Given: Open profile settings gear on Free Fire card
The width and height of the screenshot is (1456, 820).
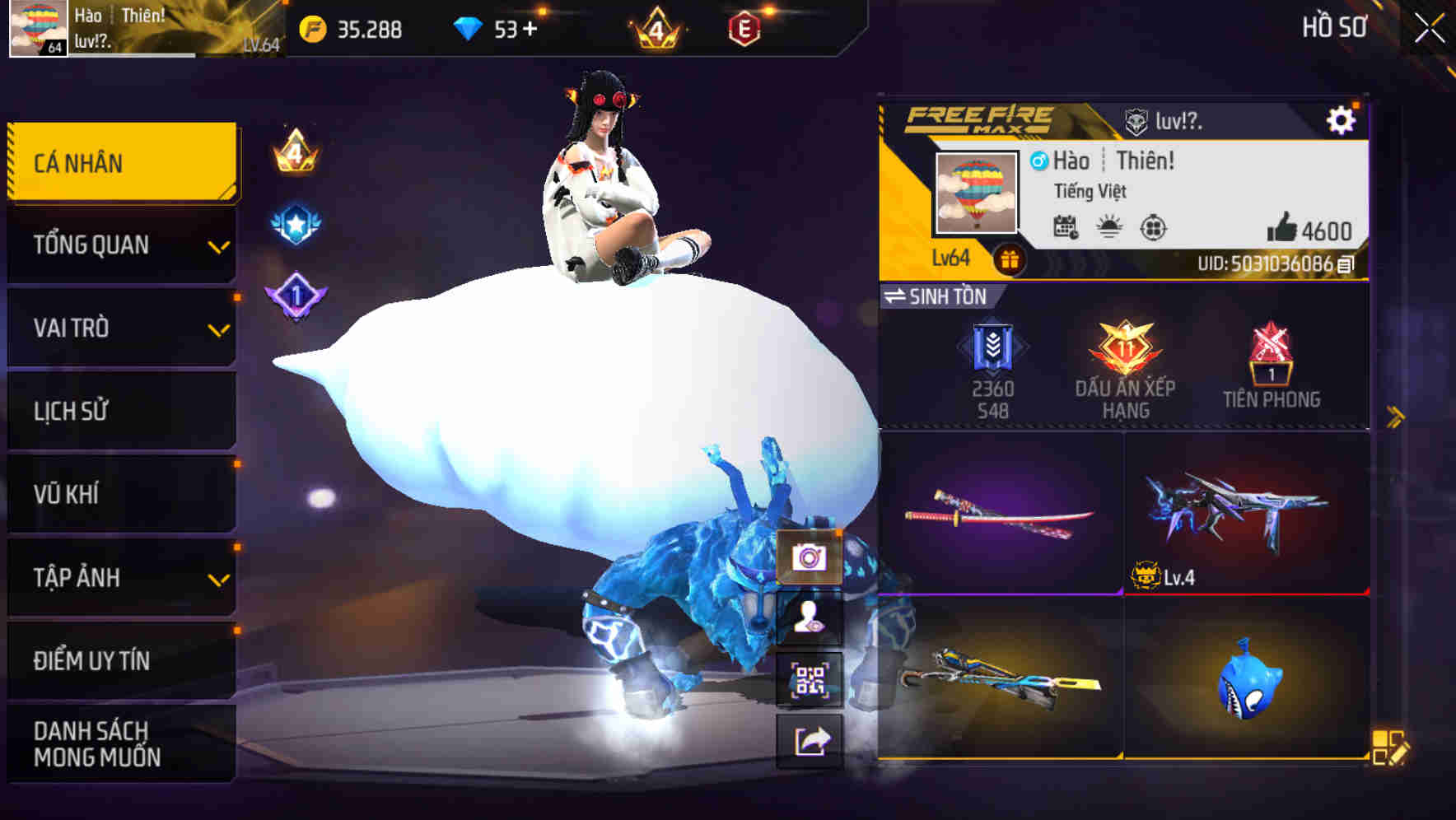Looking at the screenshot, I should click(x=1342, y=119).
